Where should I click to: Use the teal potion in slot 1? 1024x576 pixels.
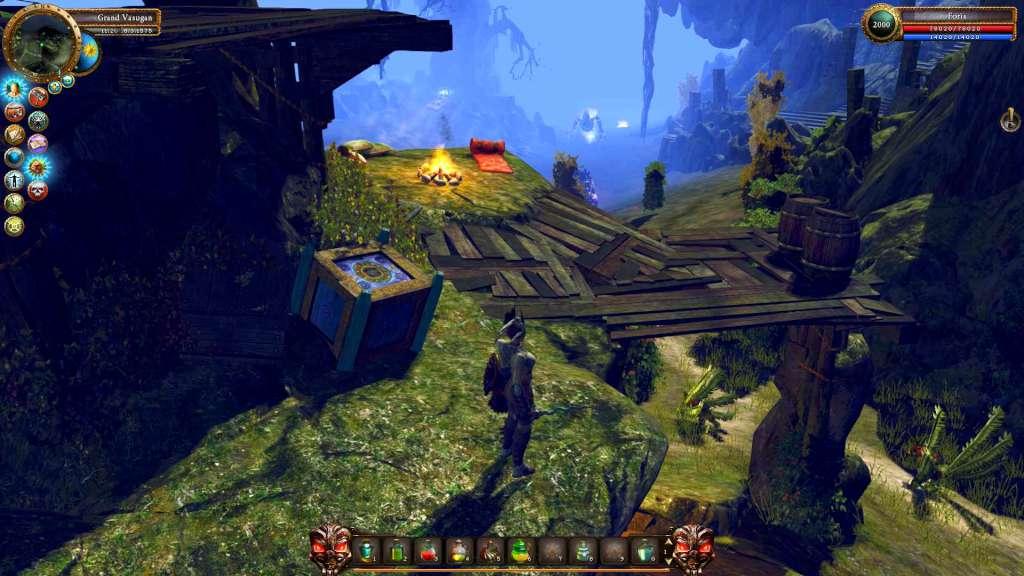[x=367, y=550]
